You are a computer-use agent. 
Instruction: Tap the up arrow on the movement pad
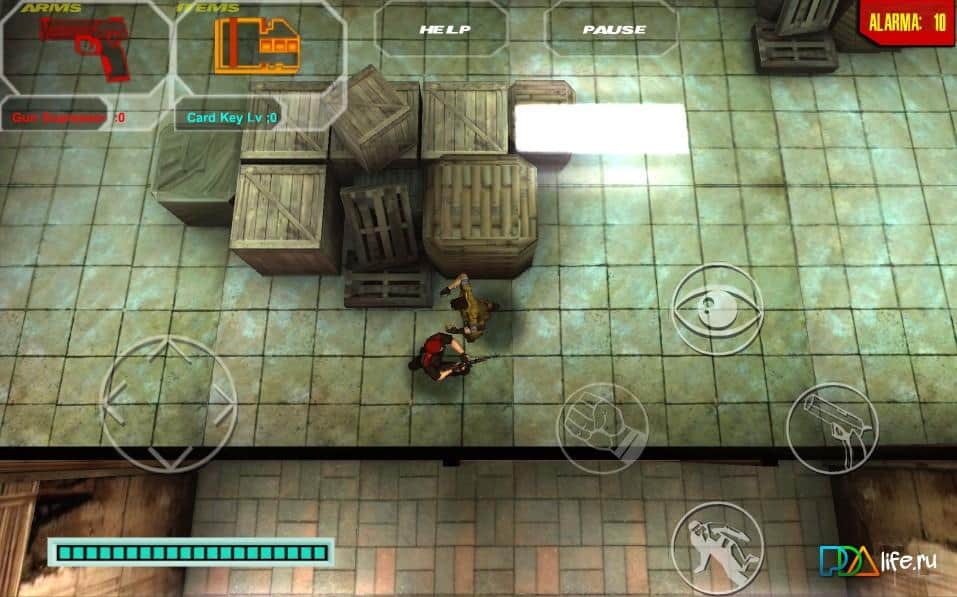(170, 350)
